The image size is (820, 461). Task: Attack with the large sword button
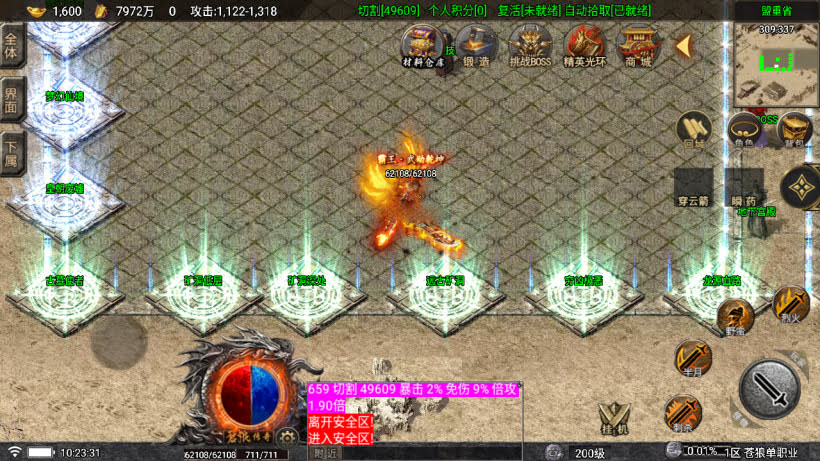pos(769,388)
